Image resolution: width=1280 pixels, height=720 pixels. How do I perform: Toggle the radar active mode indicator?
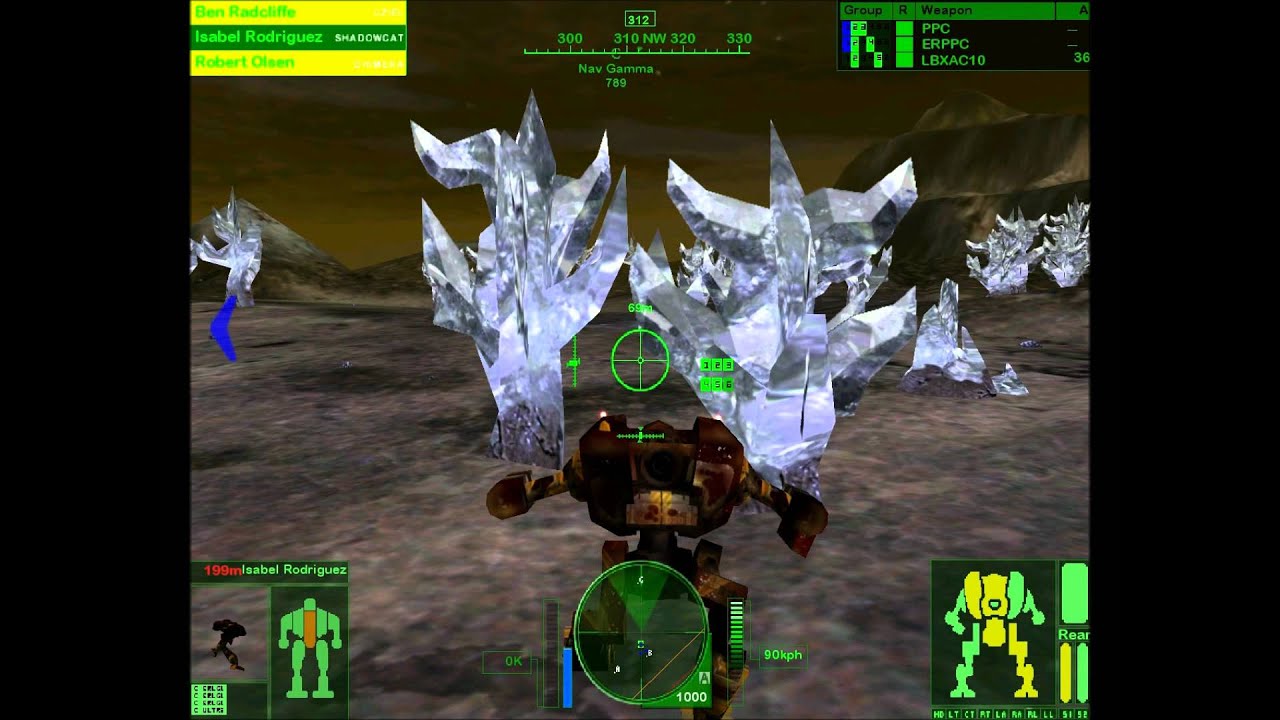click(x=703, y=676)
